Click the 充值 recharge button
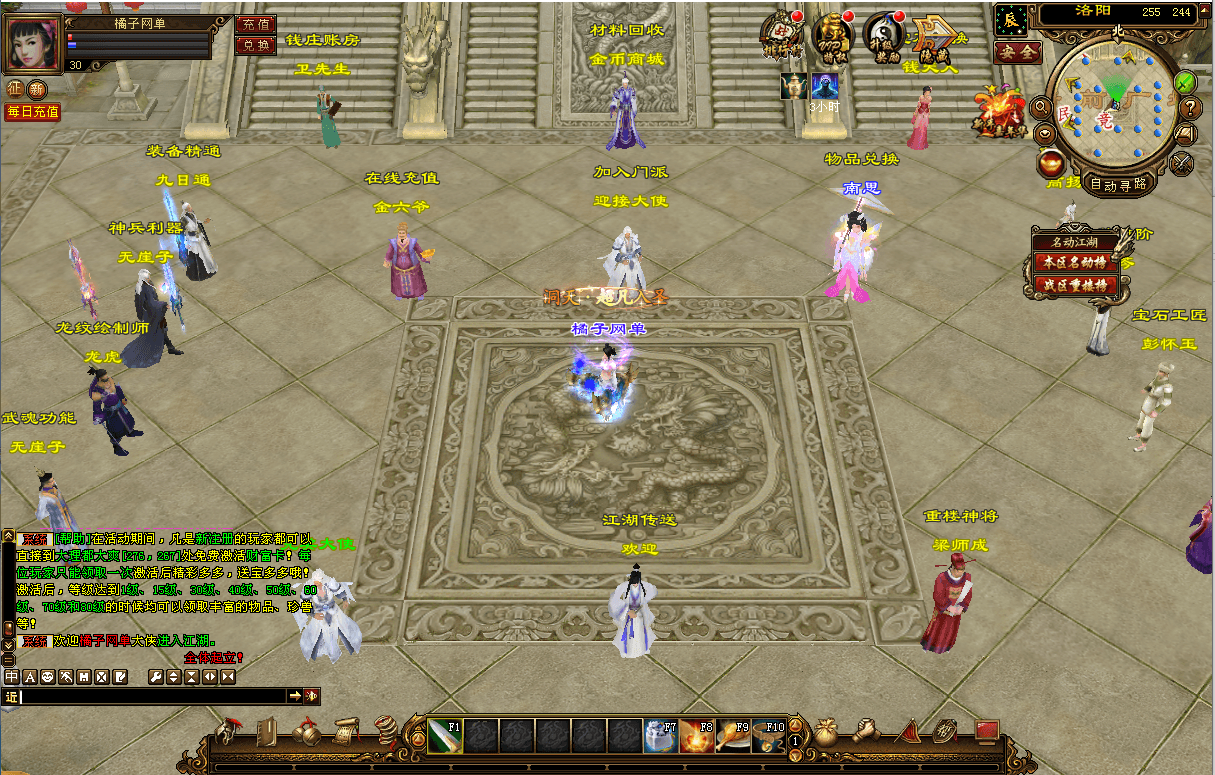1215x775 pixels. coord(256,23)
